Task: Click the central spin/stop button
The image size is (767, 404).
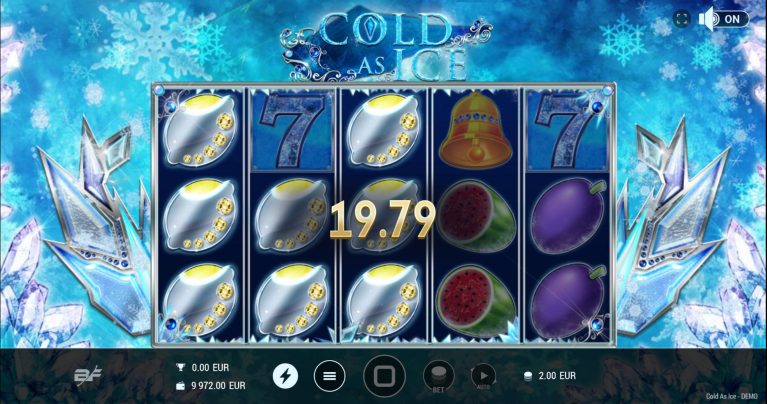Action: click(384, 376)
